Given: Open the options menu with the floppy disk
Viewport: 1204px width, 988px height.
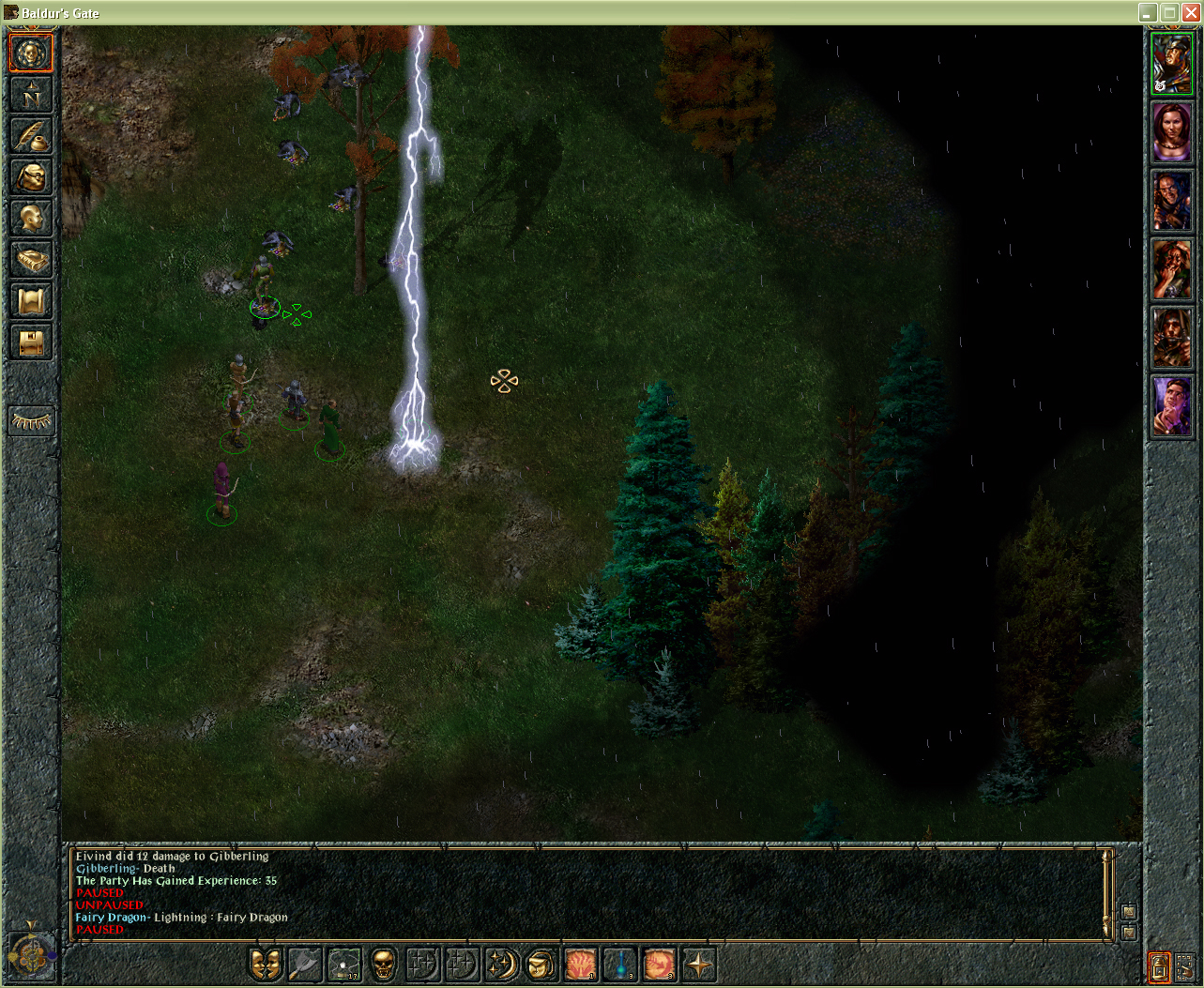Looking at the screenshot, I should (31, 342).
